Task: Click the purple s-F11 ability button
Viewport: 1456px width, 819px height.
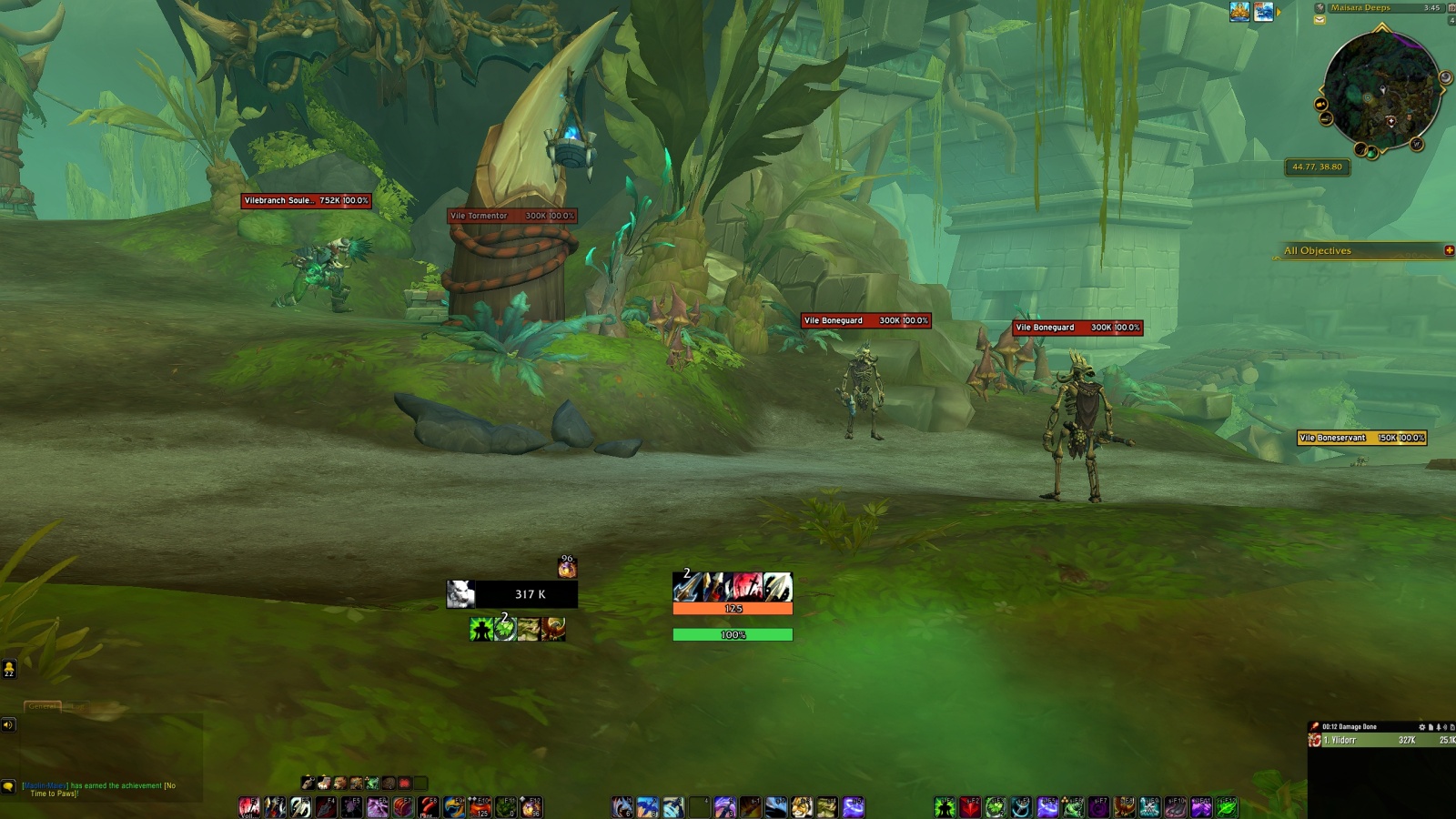Action: pos(1199,805)
